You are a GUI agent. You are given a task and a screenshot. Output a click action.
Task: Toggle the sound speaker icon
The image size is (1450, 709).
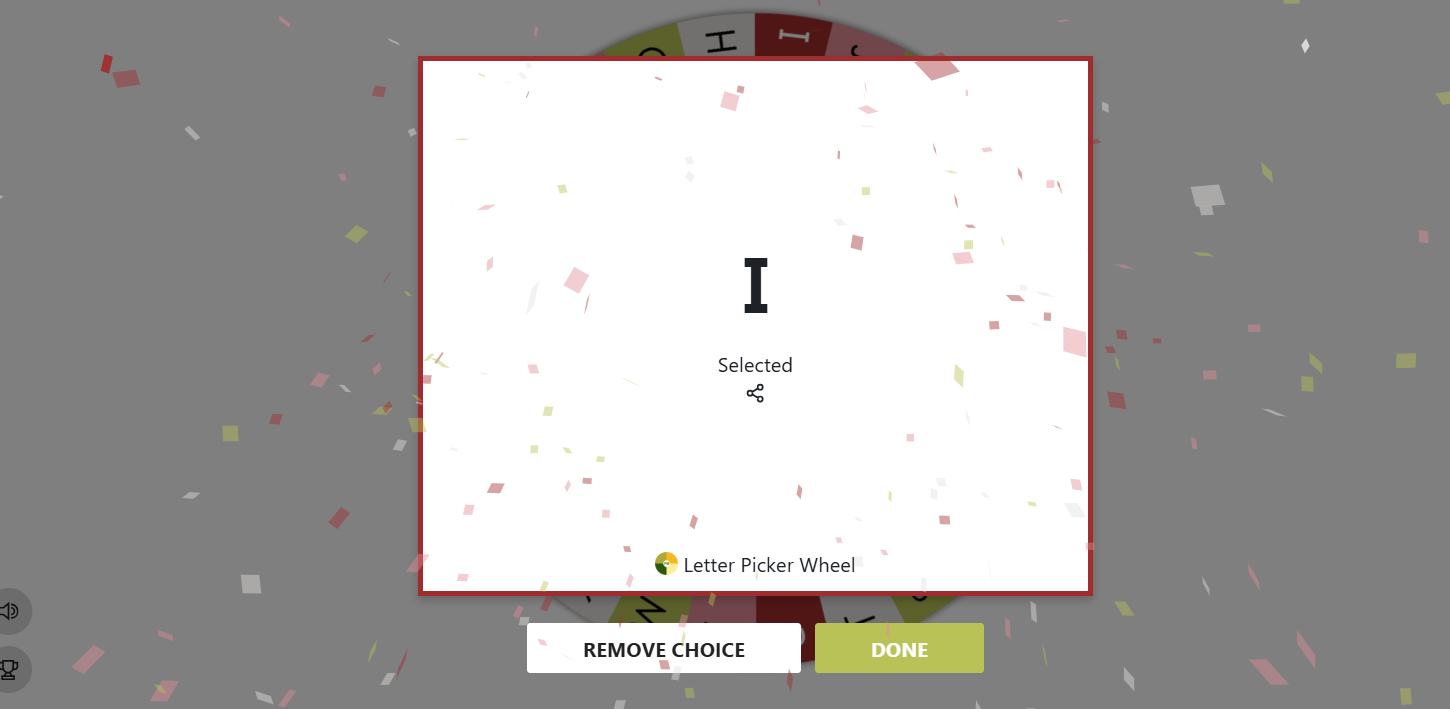point(10,611)
